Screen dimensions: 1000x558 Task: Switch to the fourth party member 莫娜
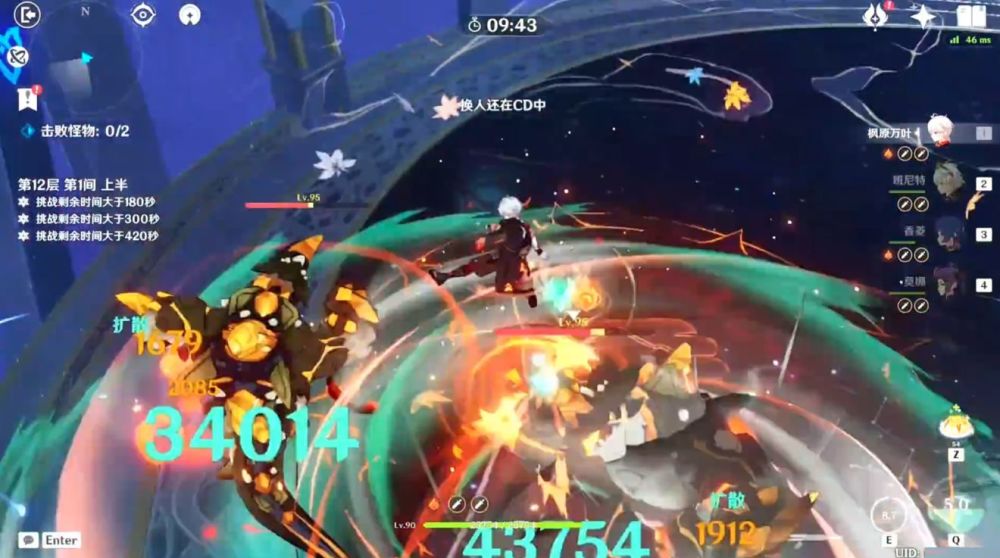pos(947,284)
